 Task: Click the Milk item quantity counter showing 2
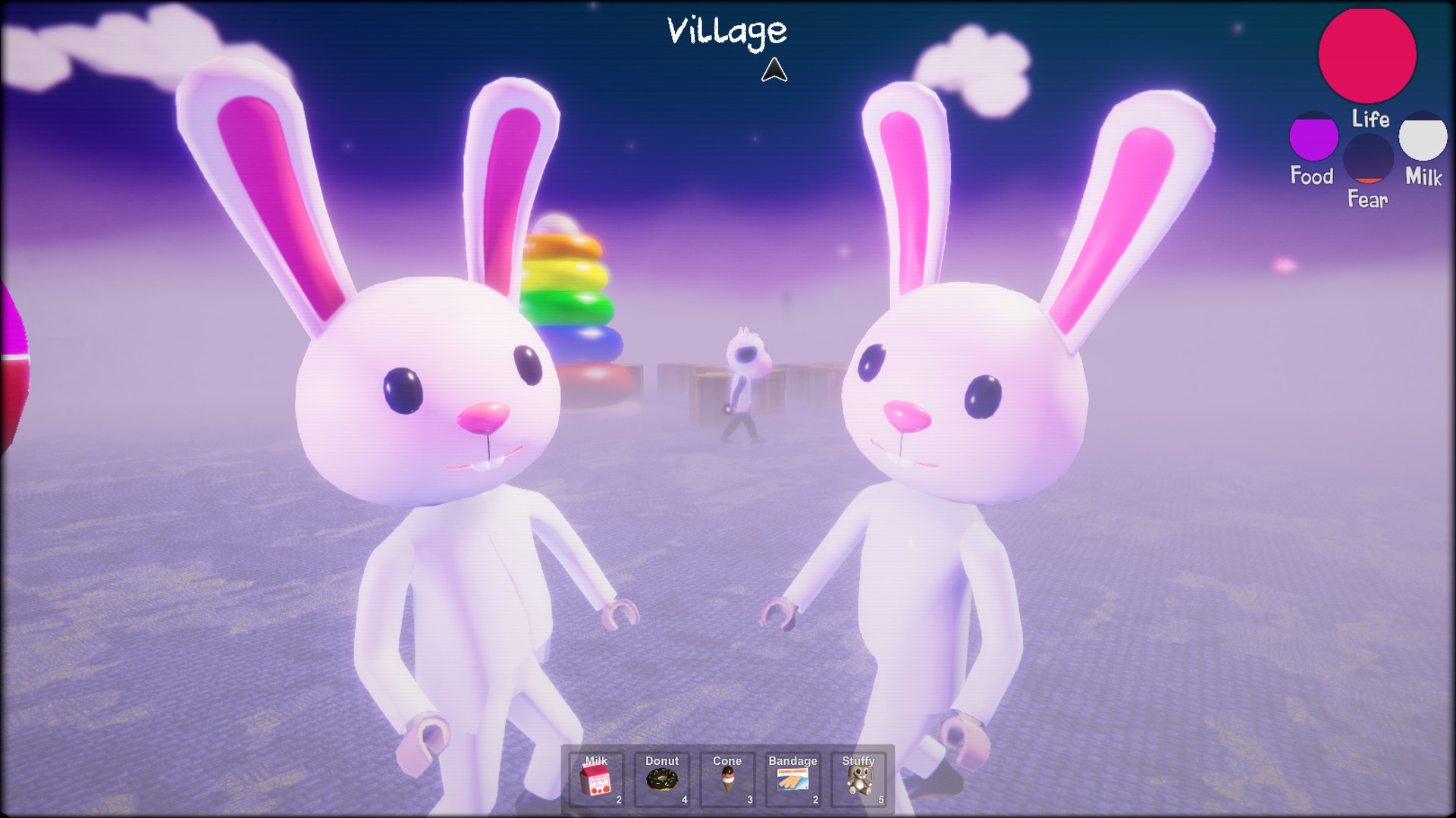[x=618, y=798]
